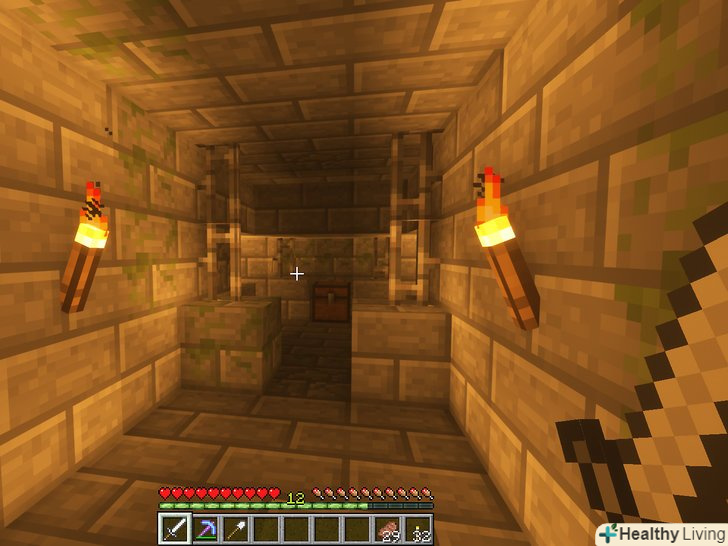Switch to the enchanted pickaxe slot
Screen dimensions: 728x546
pyautogui.click(x=208, y=529)
